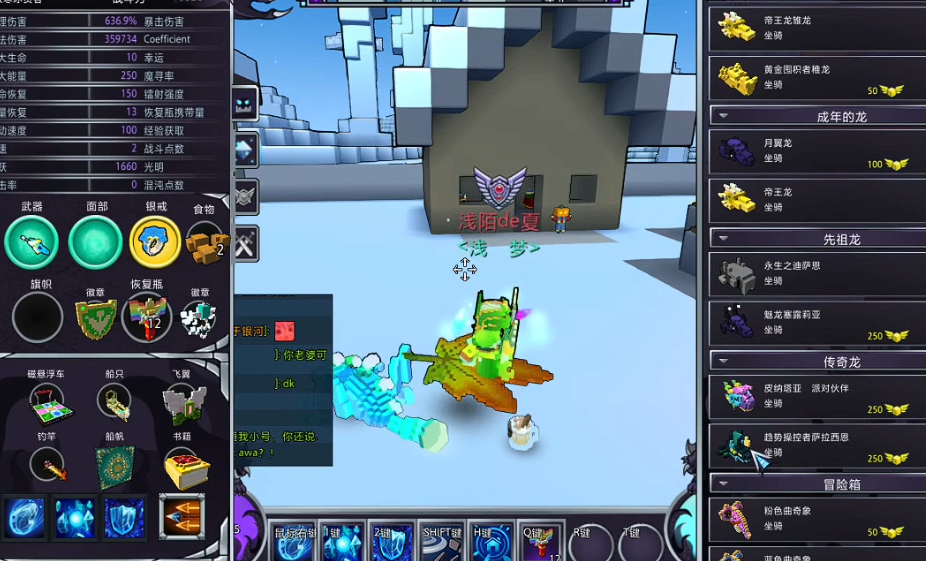Image resolution: width=926 pixels, height=561 pixels.
Task: Select the food (食物) slot
Action: point(206,242)
